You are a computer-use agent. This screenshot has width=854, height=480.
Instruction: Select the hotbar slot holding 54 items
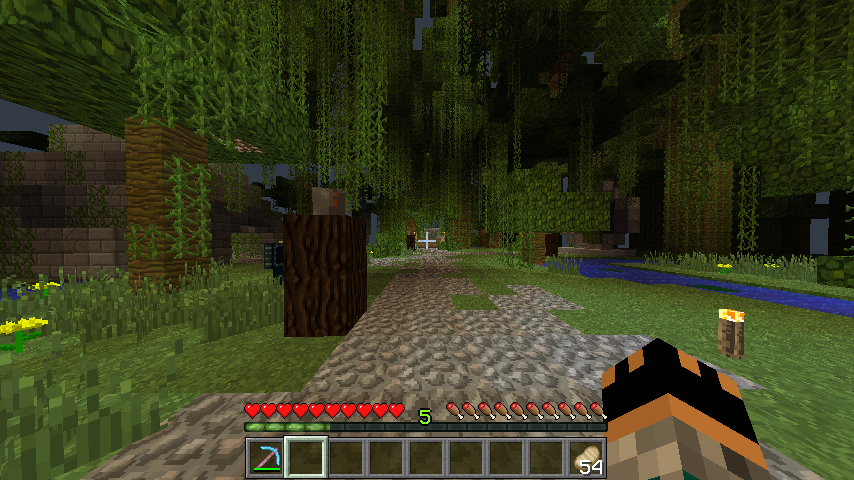[587, 458]
